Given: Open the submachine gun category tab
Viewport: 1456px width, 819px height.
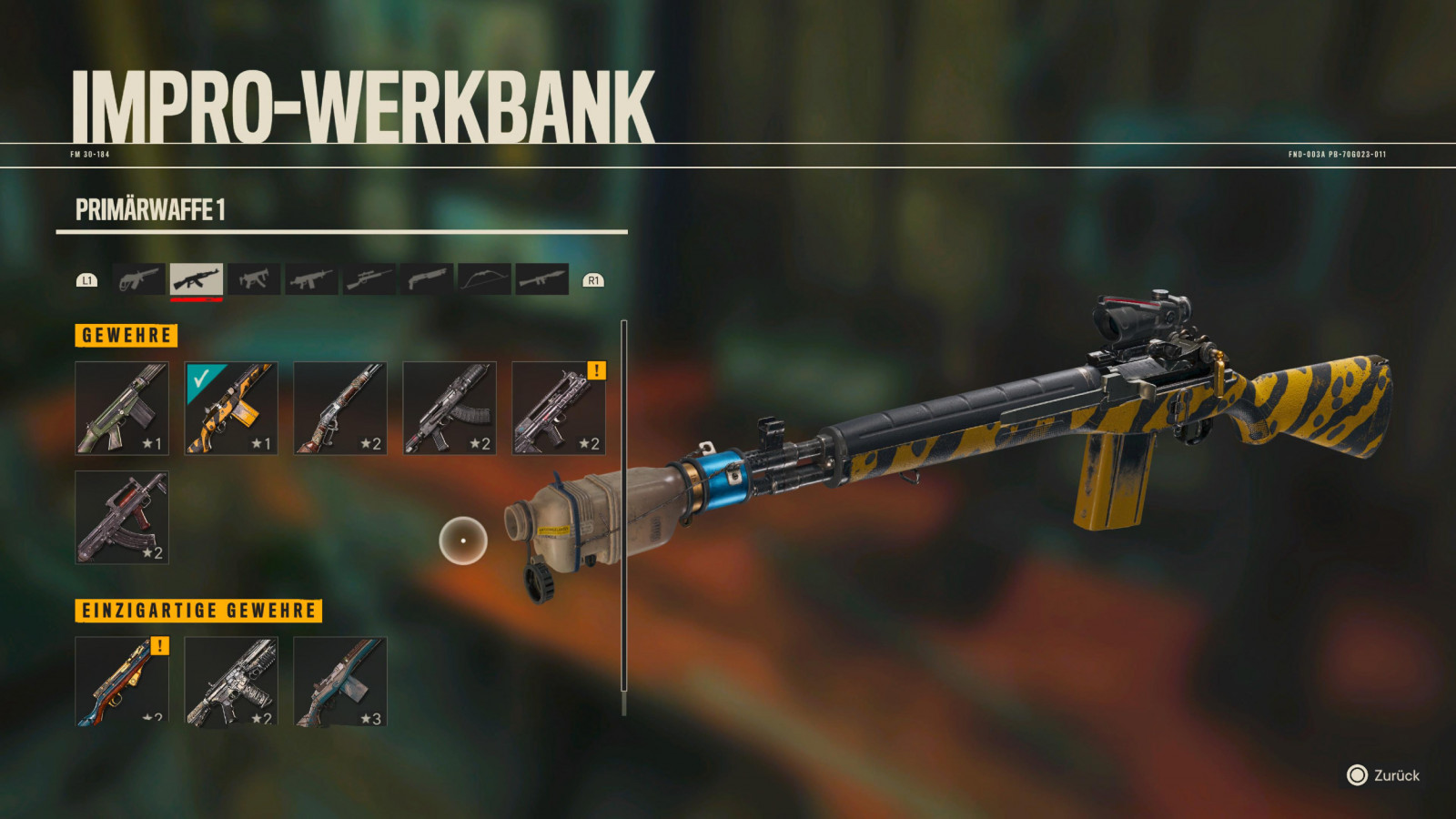Looking at the screenshot, I should pos(254,279).
